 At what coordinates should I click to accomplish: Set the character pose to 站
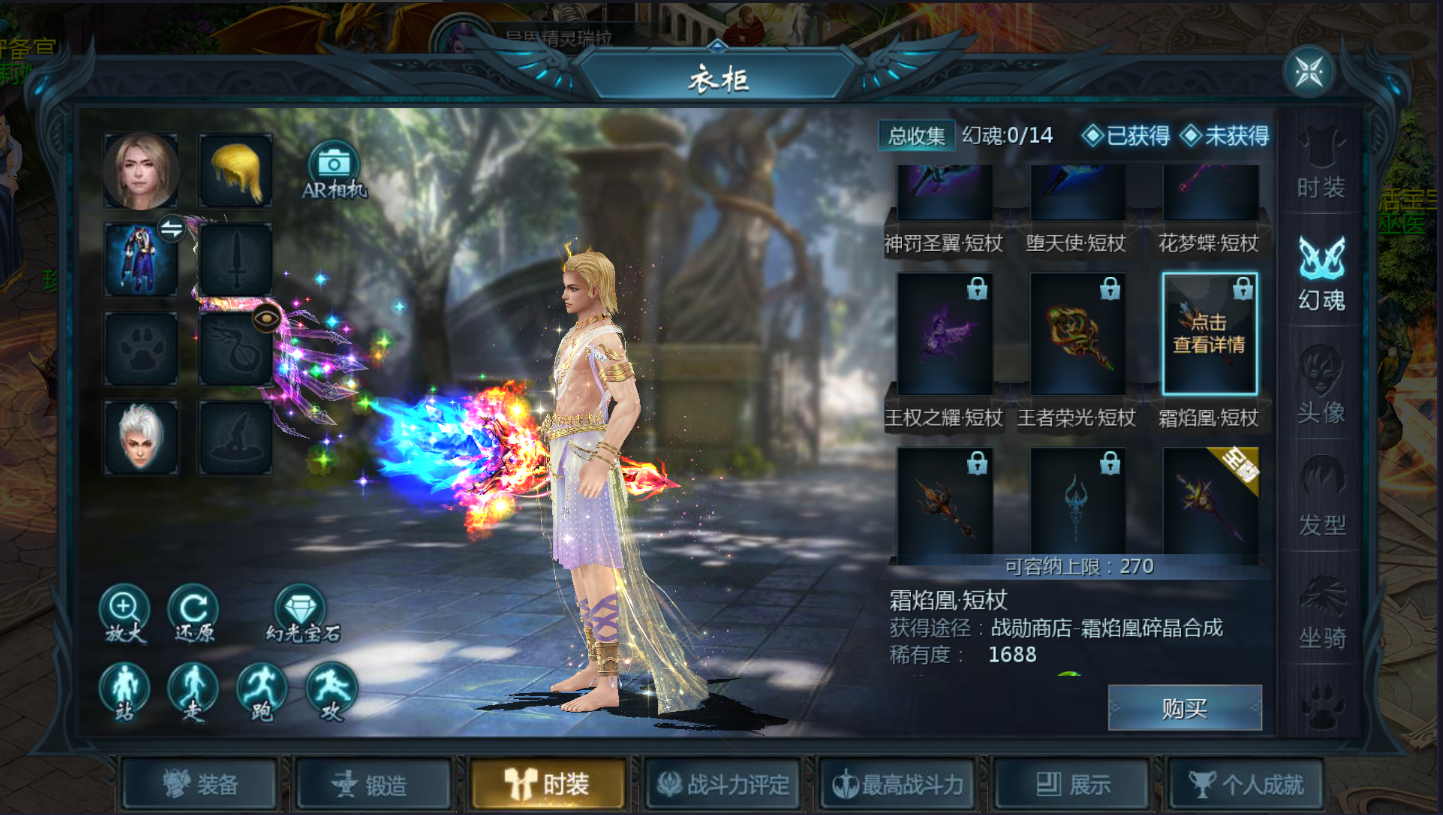(x=124, y=687)
